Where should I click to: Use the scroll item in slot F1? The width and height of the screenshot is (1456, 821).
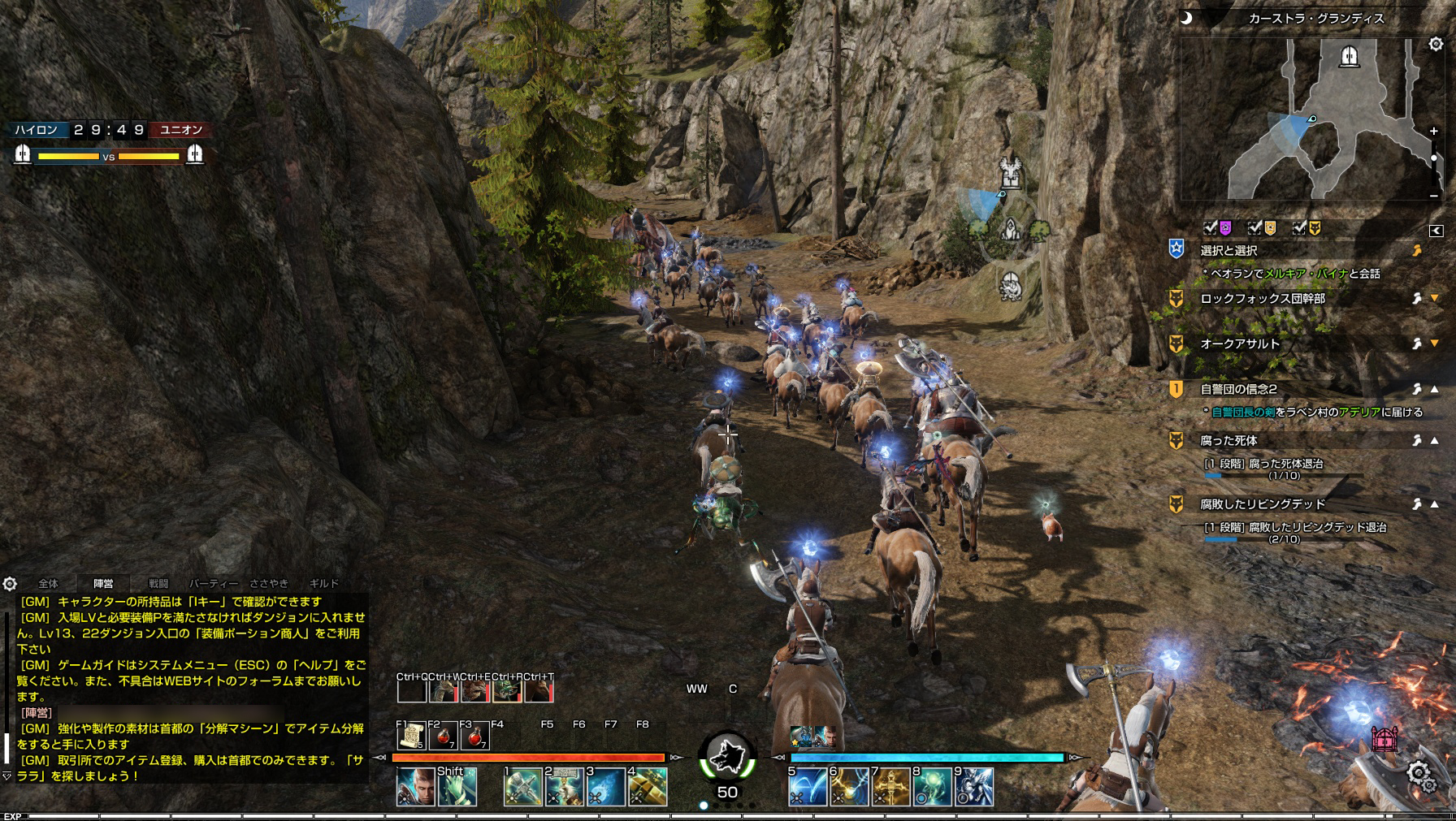(412, 736)
